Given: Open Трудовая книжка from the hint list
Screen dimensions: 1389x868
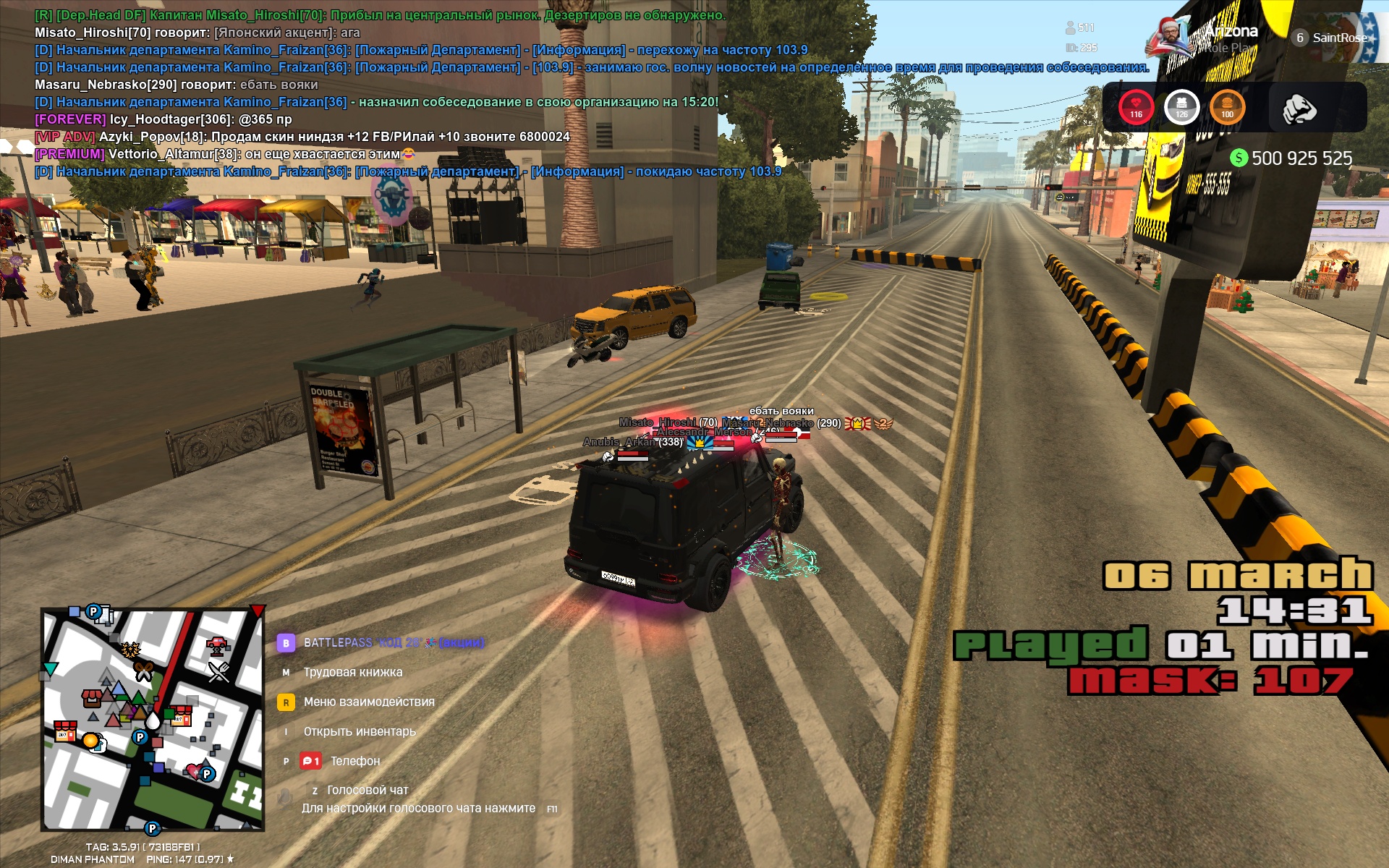Looking at the screenshot, I should point(352,672).
